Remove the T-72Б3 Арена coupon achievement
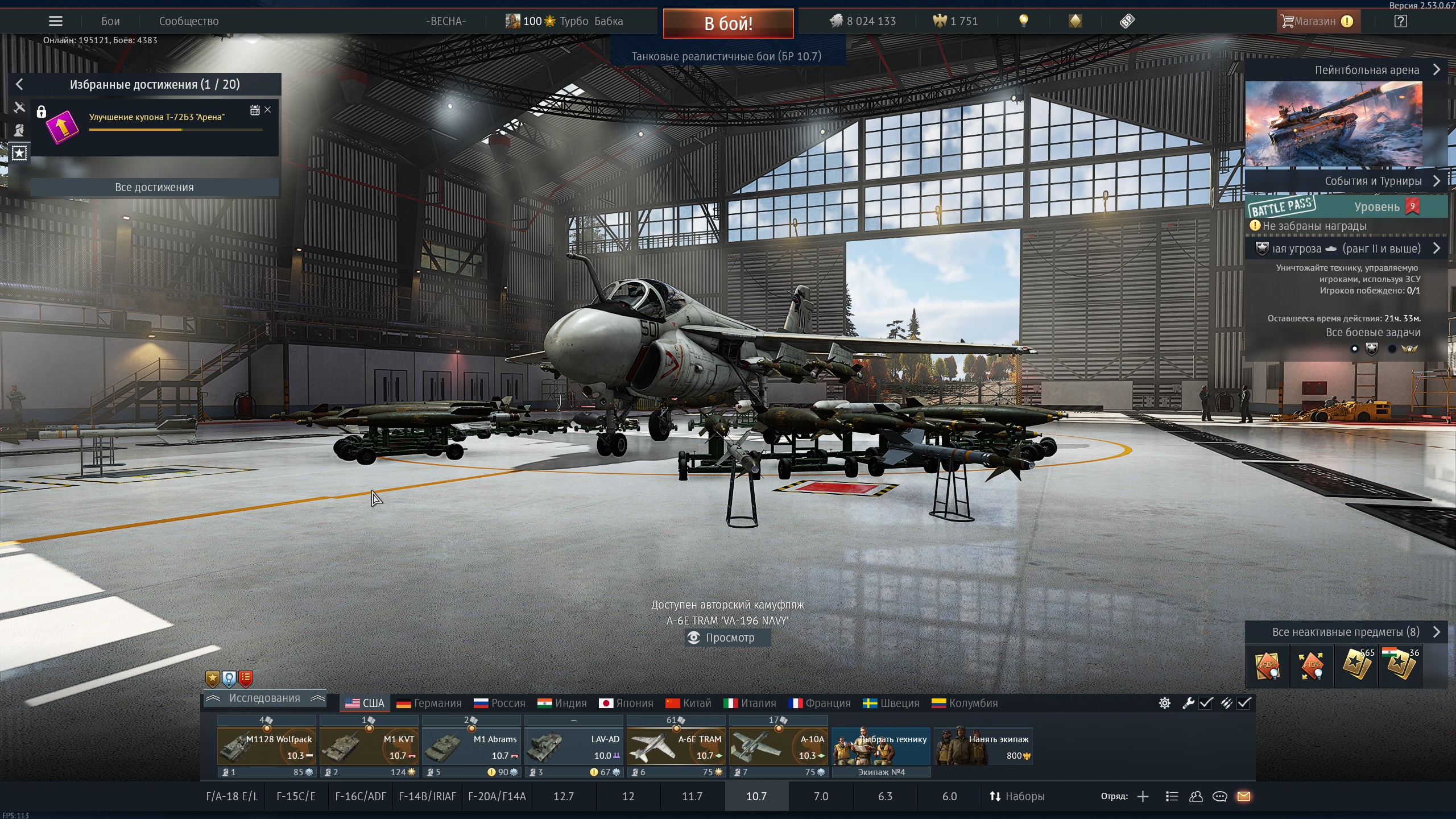The image size is (1456, 819). tap(268, 110)
